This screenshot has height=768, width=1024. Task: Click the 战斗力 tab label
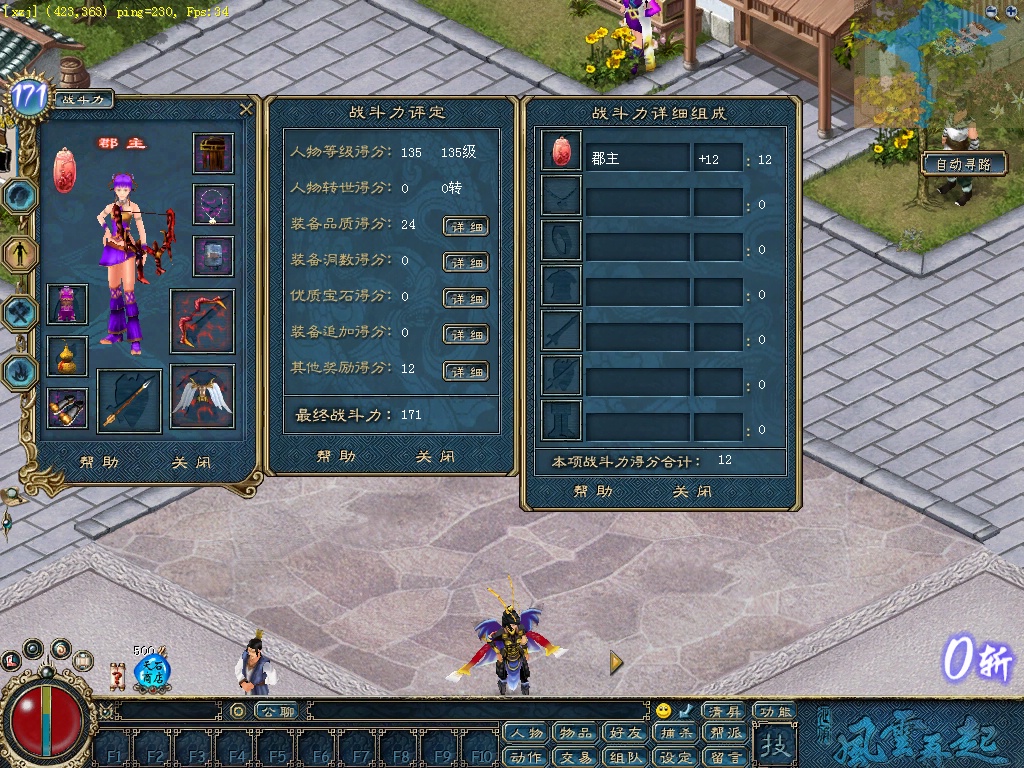click(x=83, y=99)
